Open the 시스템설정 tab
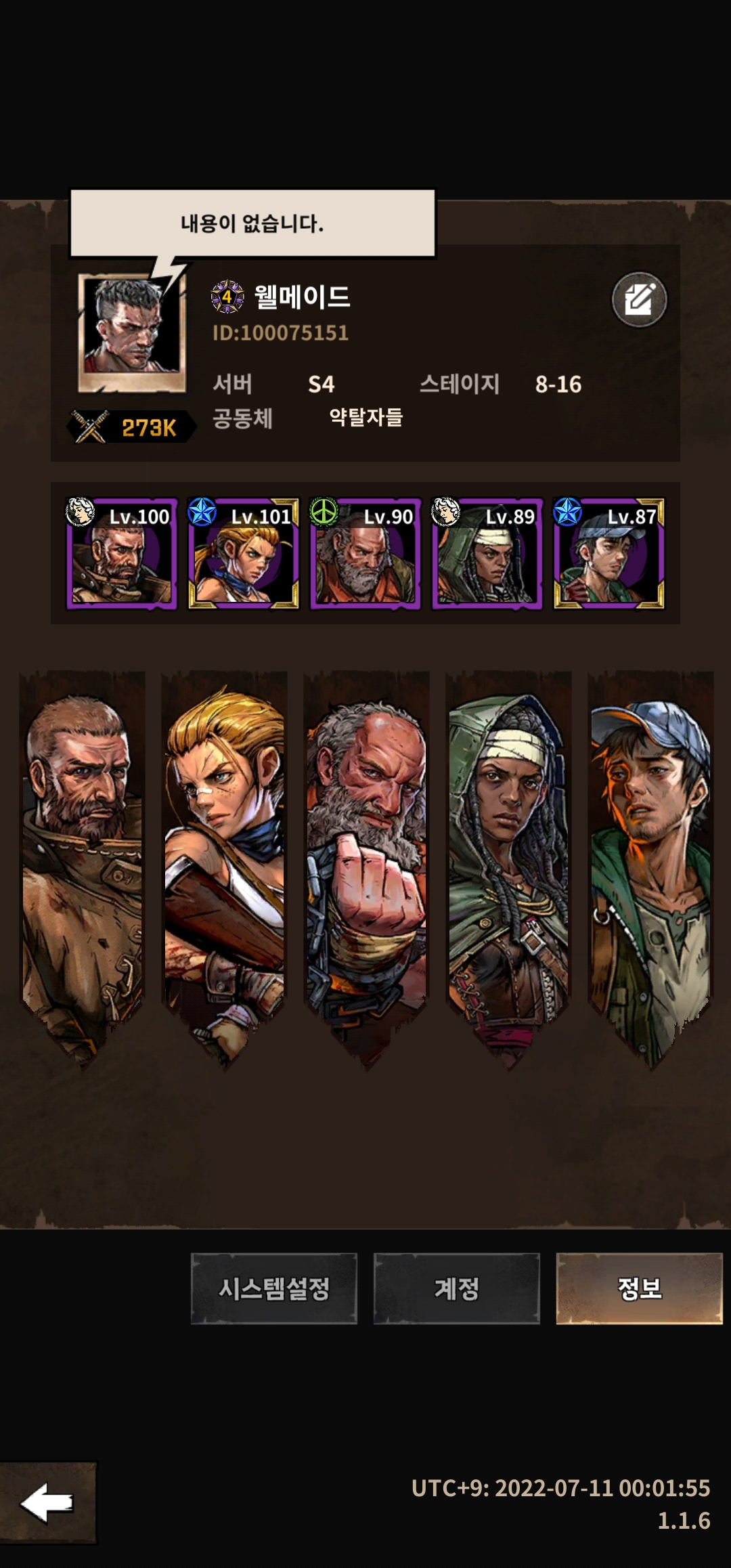 click(273, 1288)
